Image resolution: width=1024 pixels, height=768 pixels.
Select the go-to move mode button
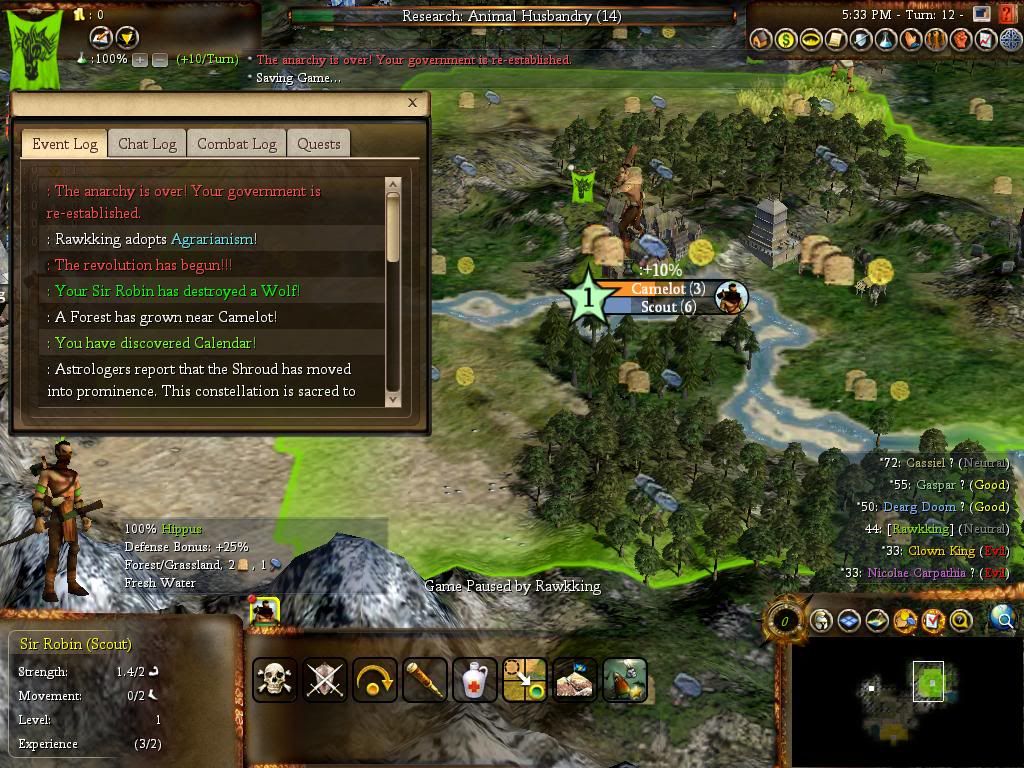pyautogui.click(x=525, y=680)
